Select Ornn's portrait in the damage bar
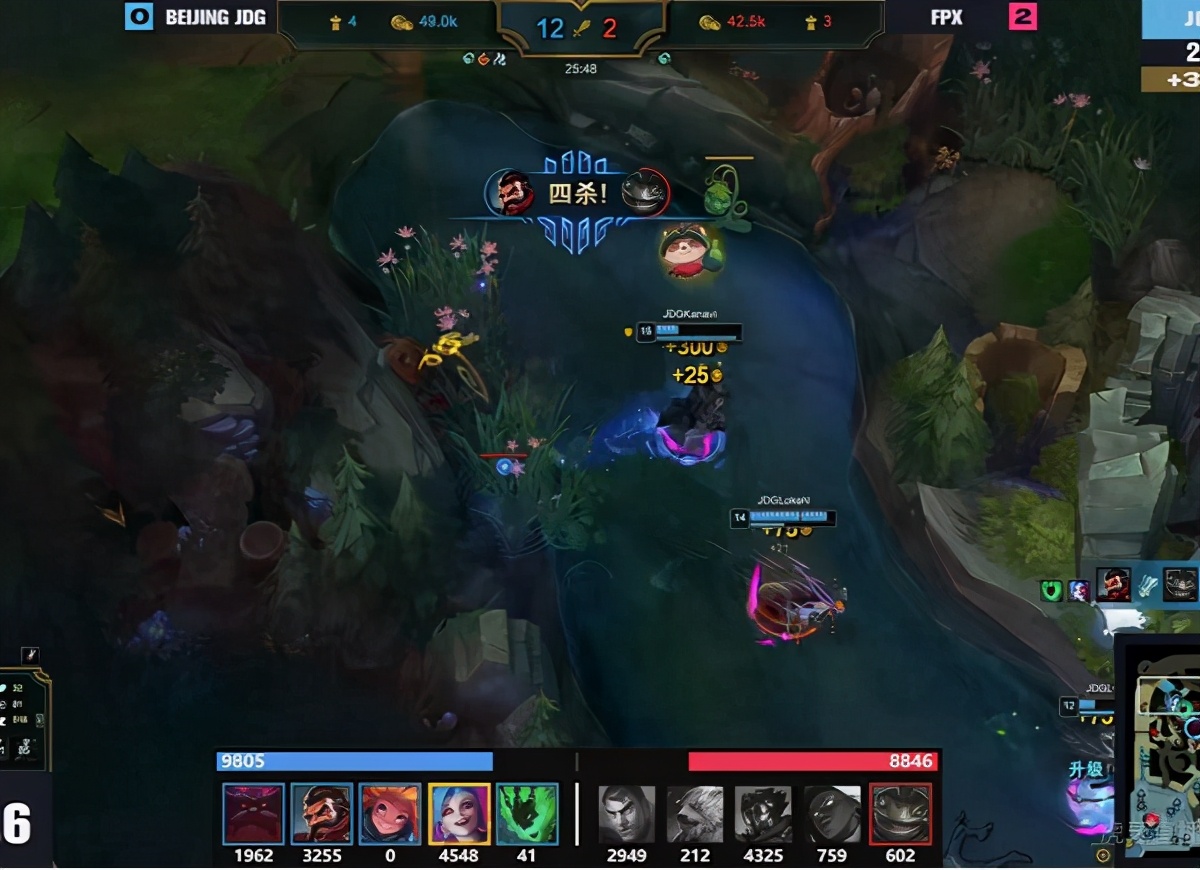Image resolution: width=1200 pixels, height=870 pixels. tap(254, 814)
